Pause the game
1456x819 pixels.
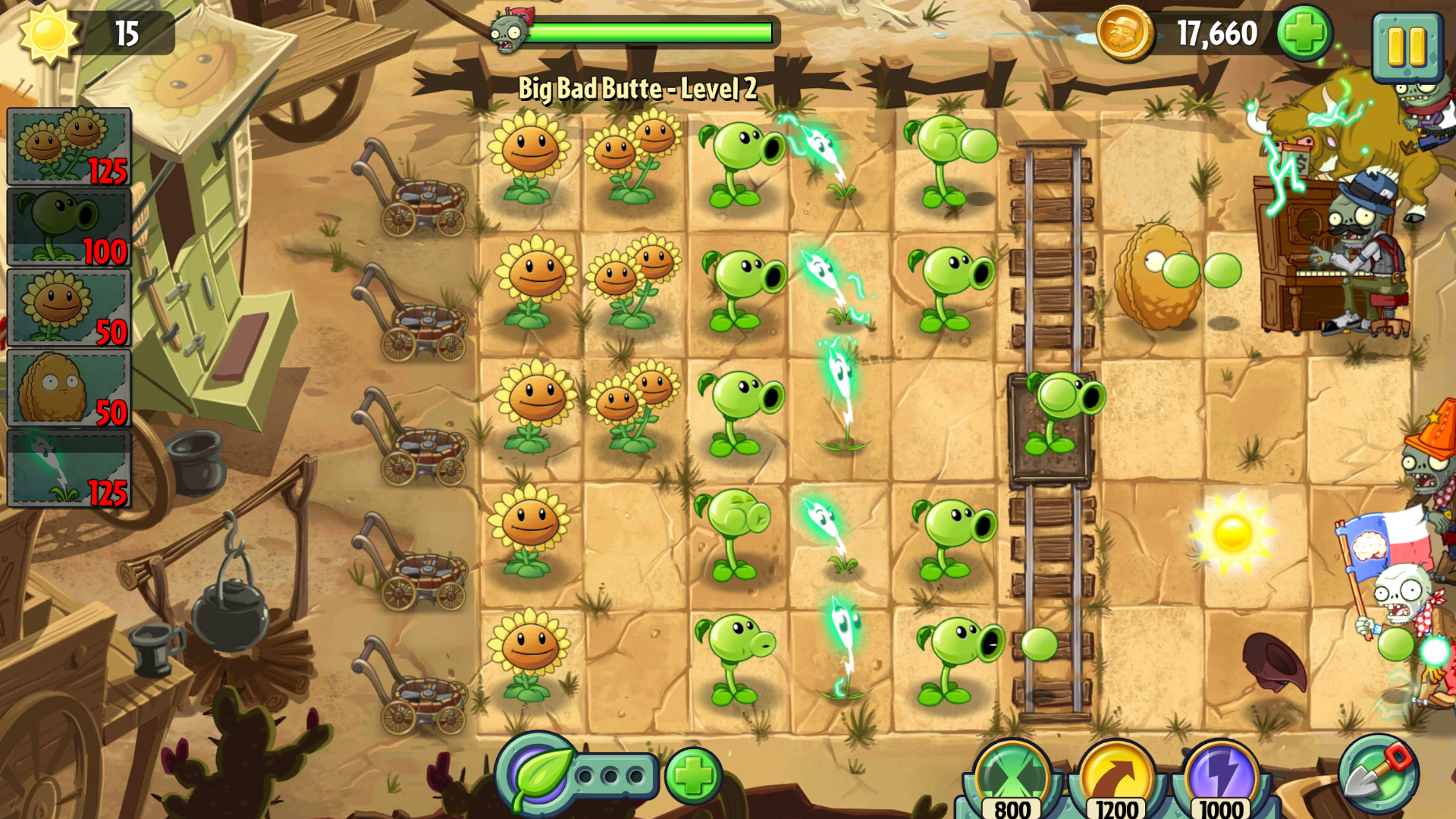point(1407,47)
